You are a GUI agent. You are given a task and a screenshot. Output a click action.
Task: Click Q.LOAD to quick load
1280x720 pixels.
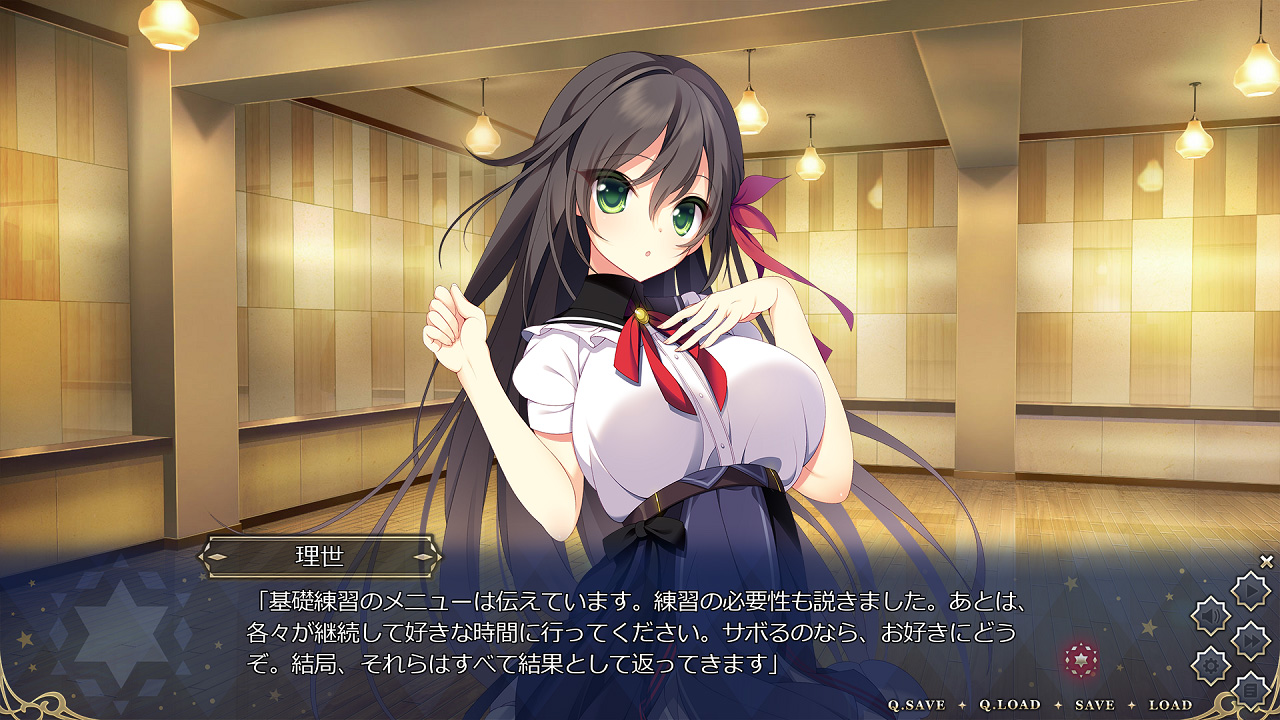click(x=1009, y=705)
